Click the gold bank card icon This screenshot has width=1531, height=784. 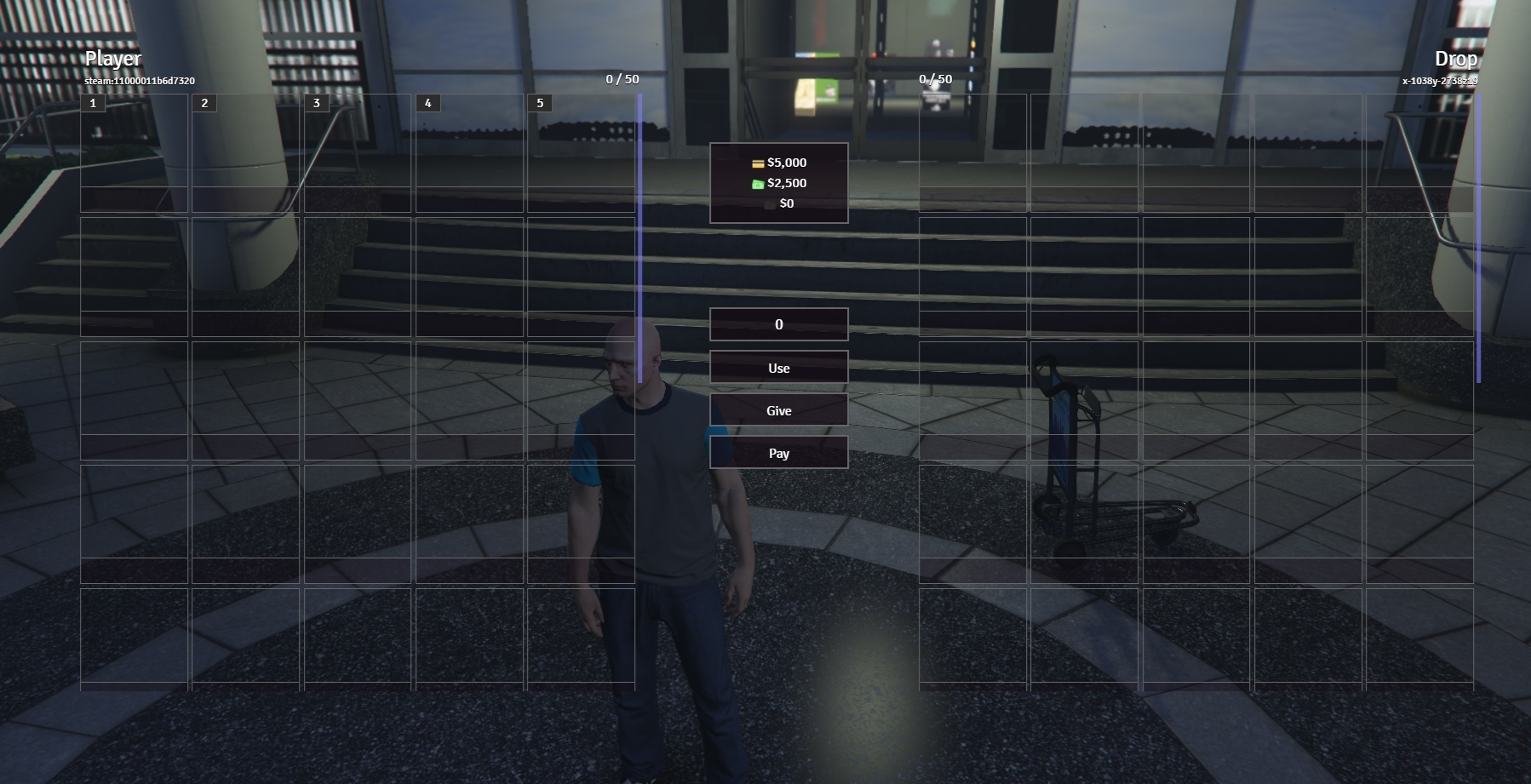[x=757, y=162]
